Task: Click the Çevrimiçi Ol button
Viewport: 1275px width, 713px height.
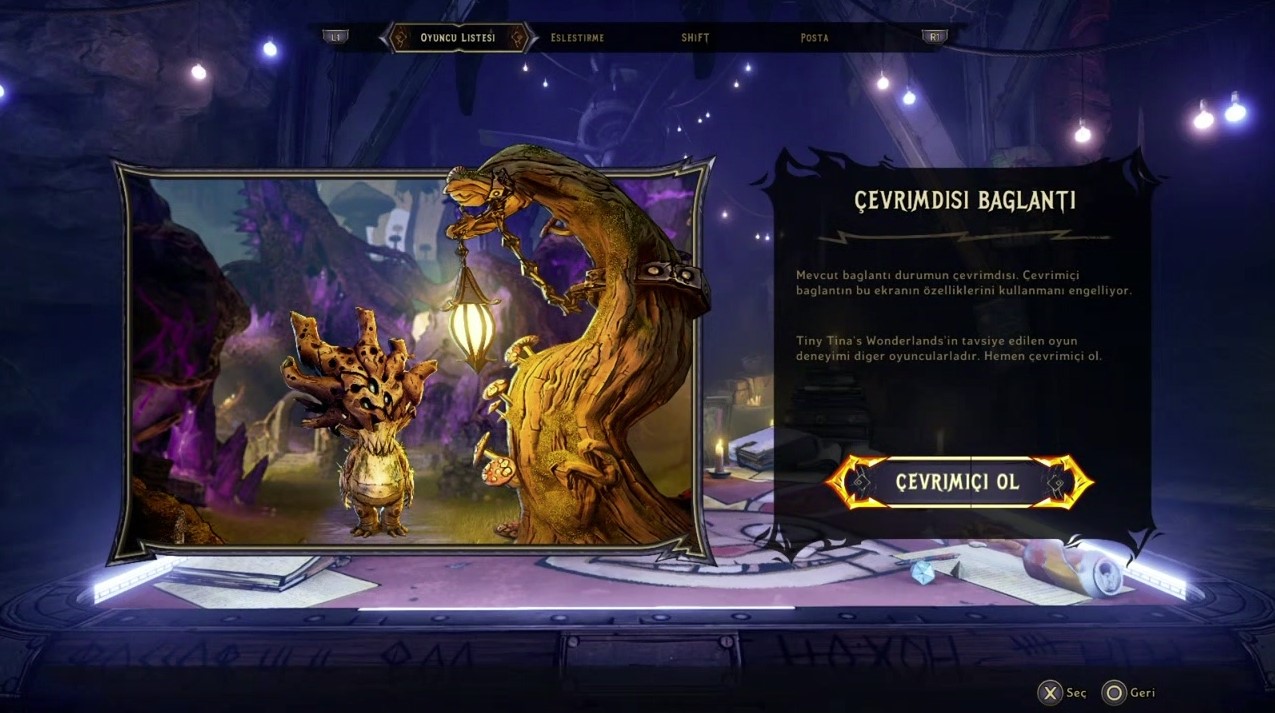Action: [x=958, y=482]
